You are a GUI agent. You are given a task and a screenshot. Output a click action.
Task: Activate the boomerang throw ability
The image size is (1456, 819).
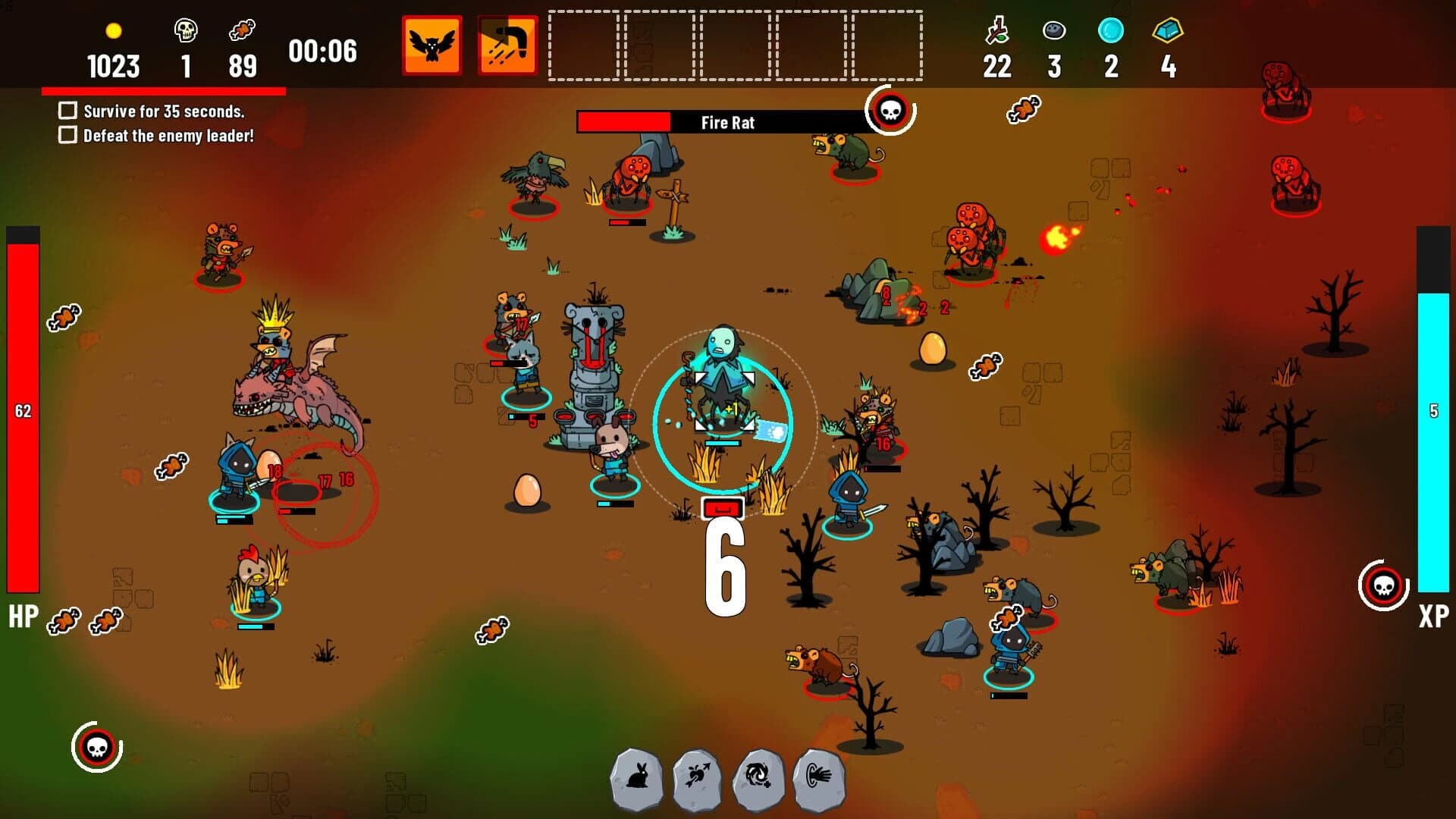(x=505, y=45)
